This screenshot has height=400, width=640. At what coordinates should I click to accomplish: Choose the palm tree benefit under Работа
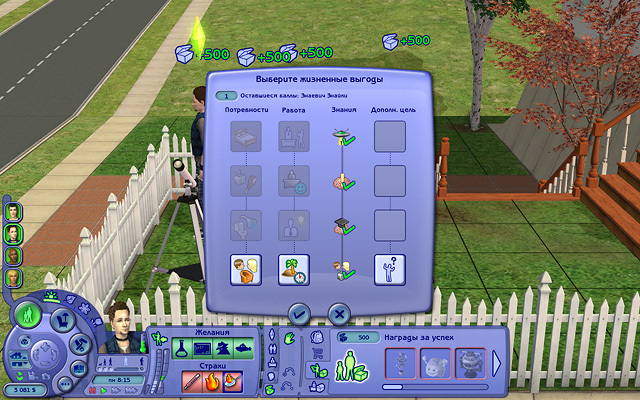tap(293, 269)
